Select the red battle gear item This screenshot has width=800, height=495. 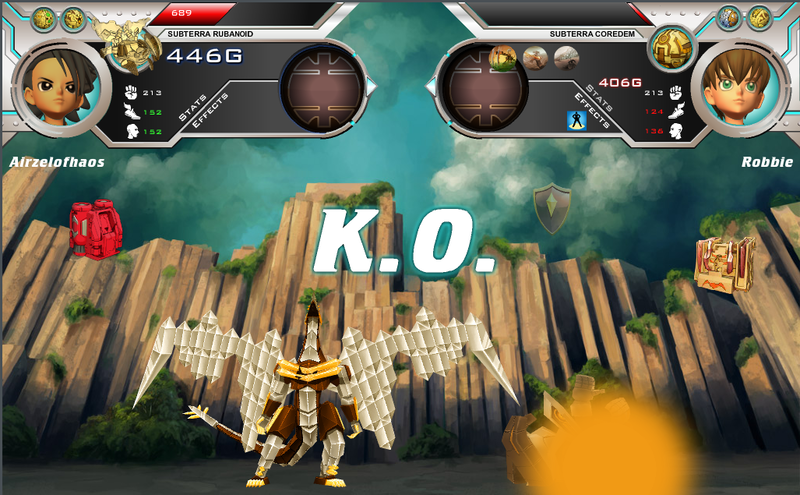click(x=96, y=227)
